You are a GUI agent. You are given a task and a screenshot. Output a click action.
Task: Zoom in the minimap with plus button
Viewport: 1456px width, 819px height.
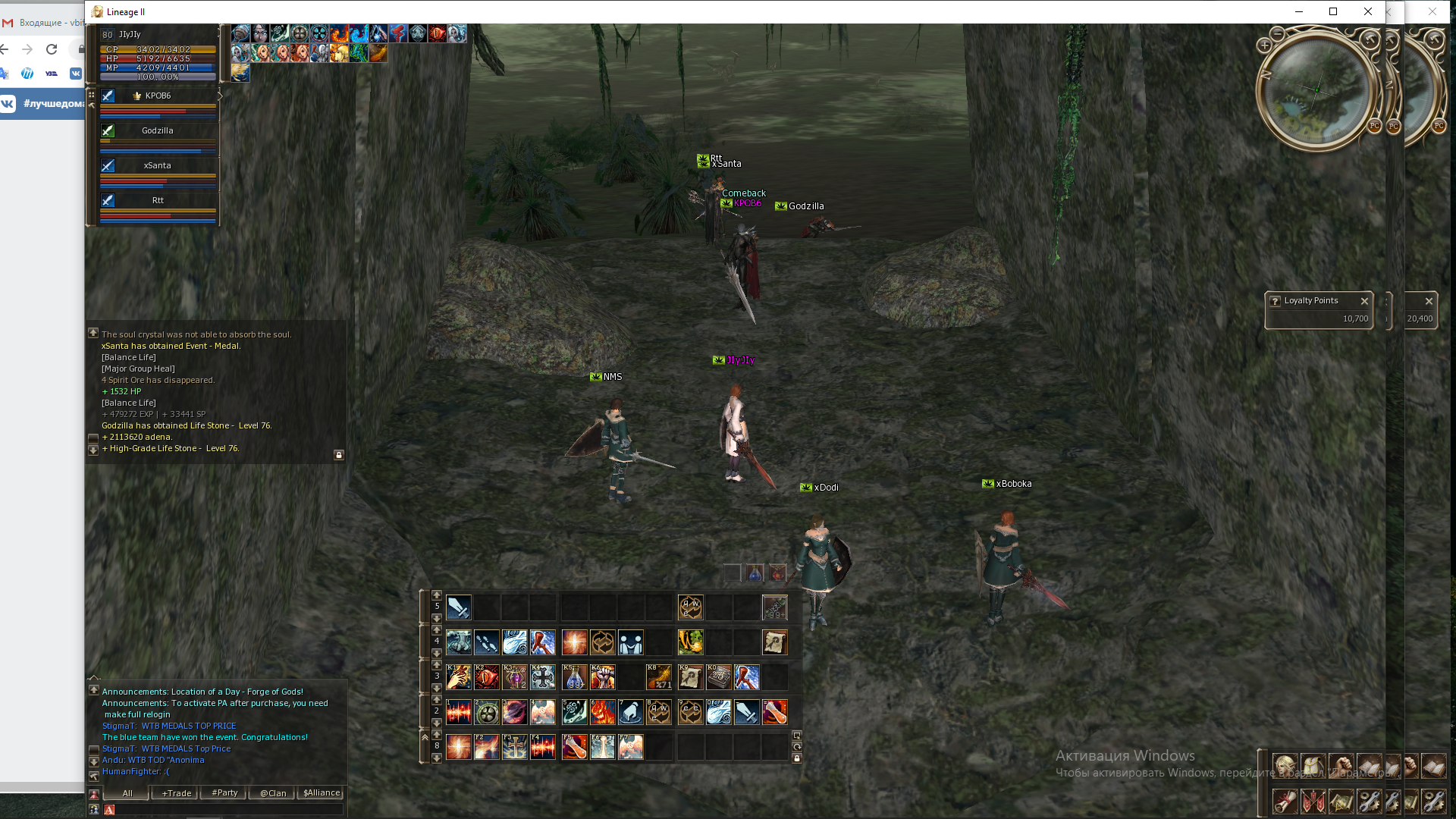coord(1264,45)
